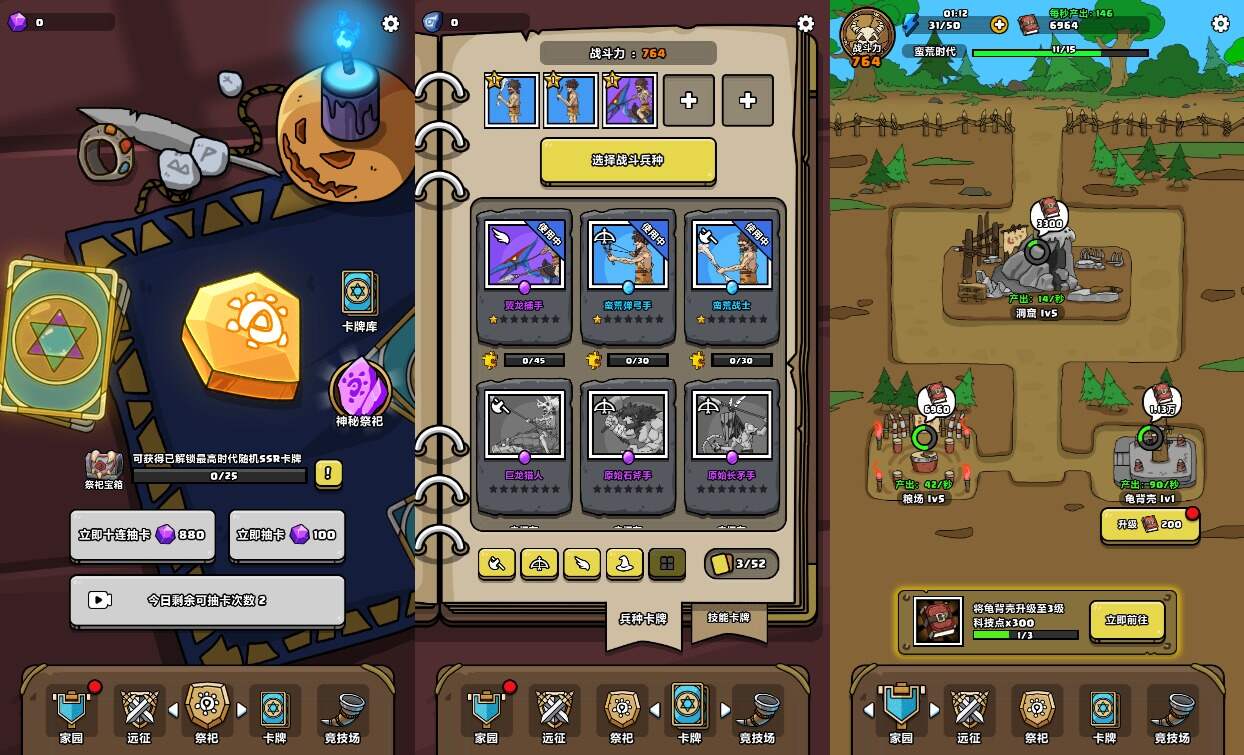Pick the 蛮荒战士 unit card
This screenshot has height=755, width=1244.
(x=732, y=266)
